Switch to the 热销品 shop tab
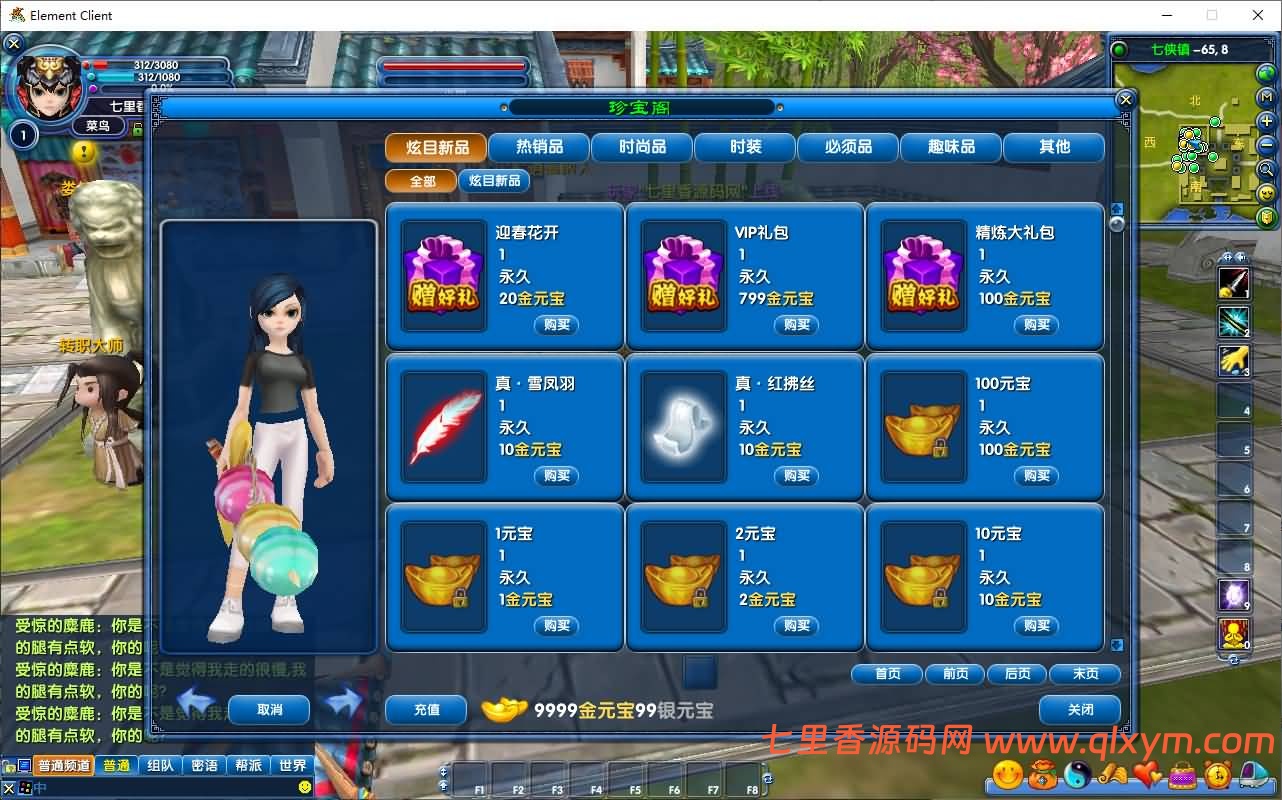The image size is (1282, 800). coord(539,147)
